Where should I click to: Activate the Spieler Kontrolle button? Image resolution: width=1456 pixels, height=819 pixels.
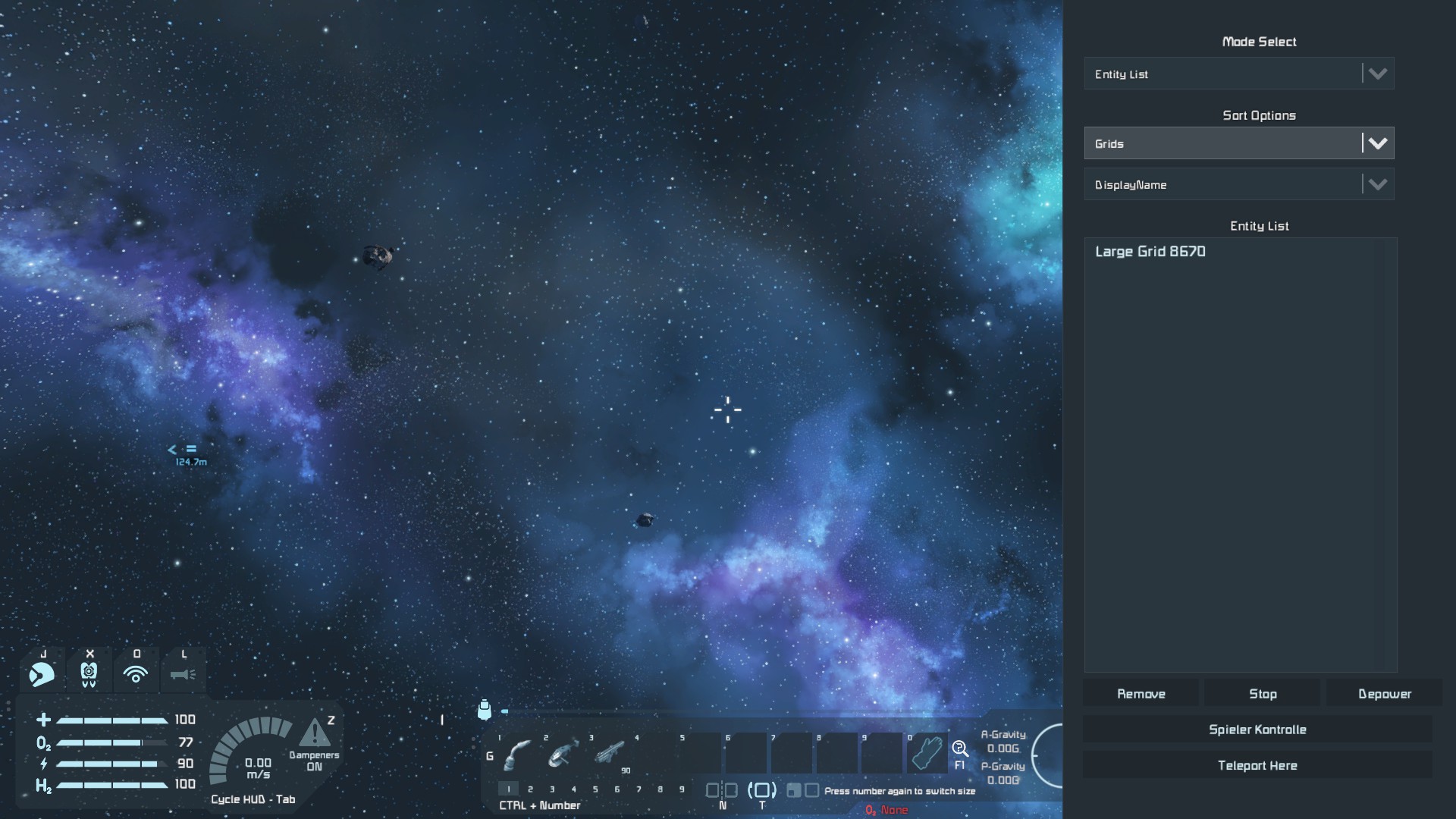[x=1257, y=730]
